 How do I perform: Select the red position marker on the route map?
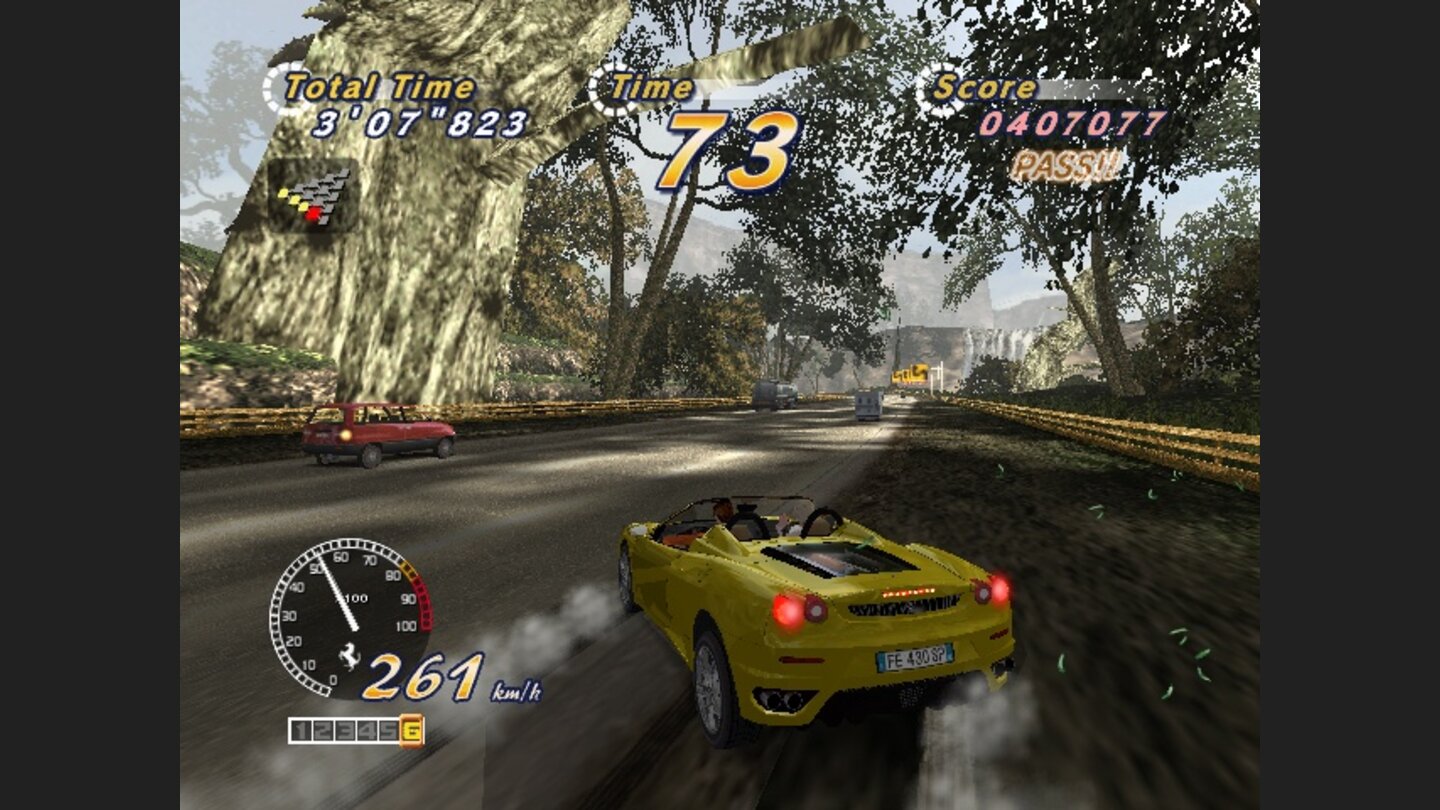pos(313,214)
